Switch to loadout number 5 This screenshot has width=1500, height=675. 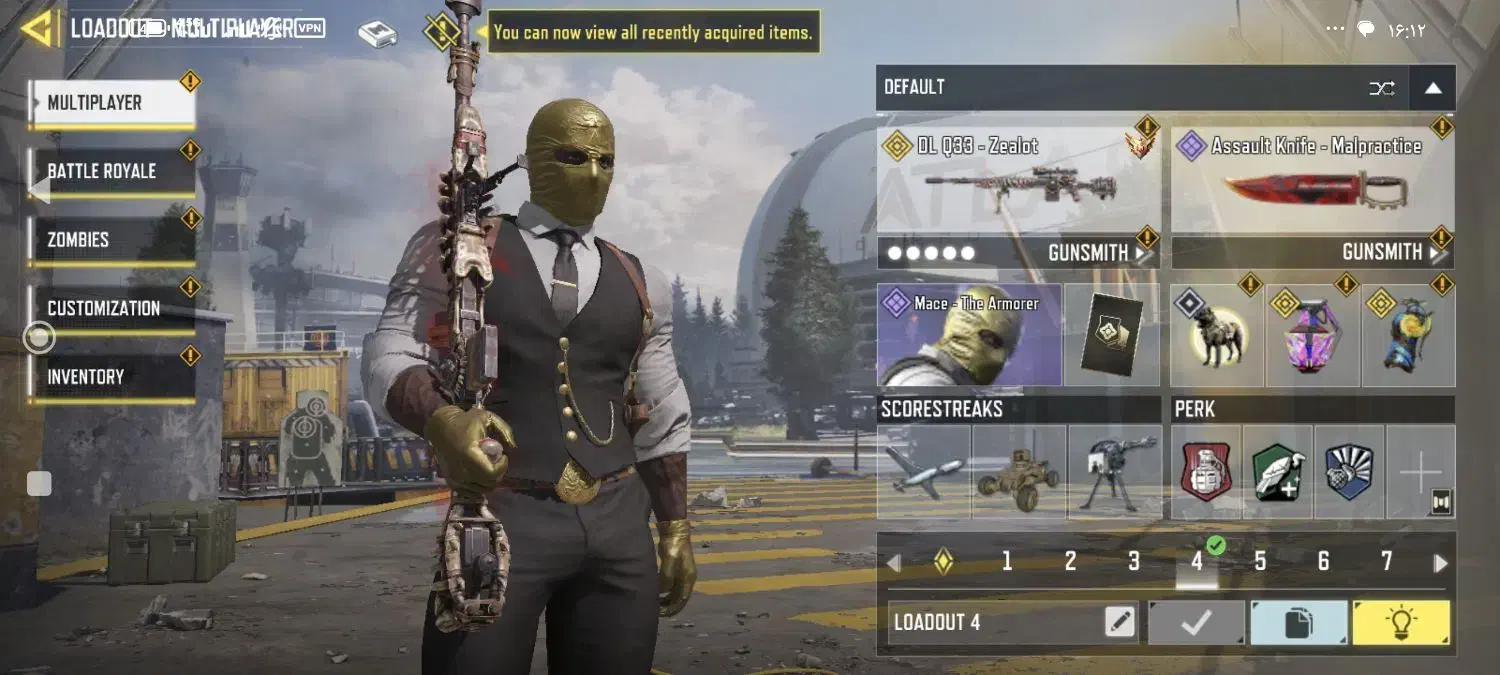click(x=1260, y=562)
